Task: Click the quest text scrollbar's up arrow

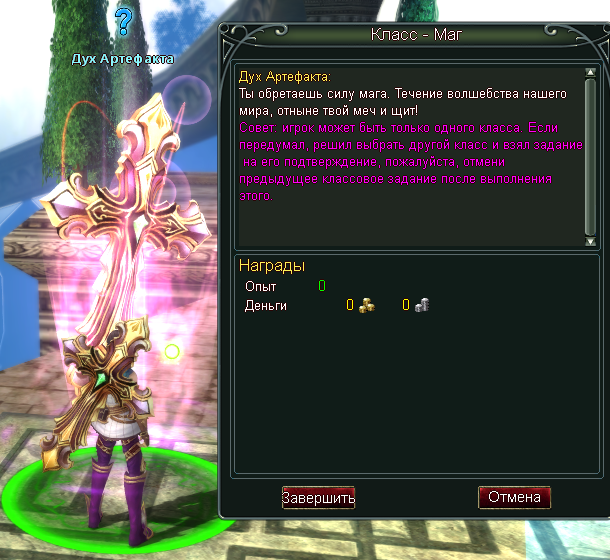Action: tap(590, 71)
